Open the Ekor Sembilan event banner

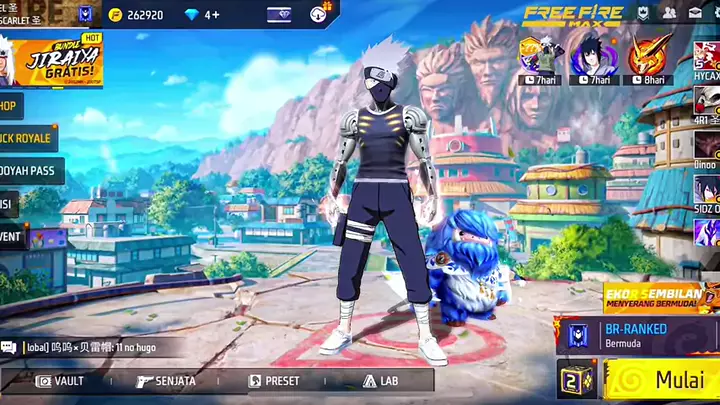[660, 297]
